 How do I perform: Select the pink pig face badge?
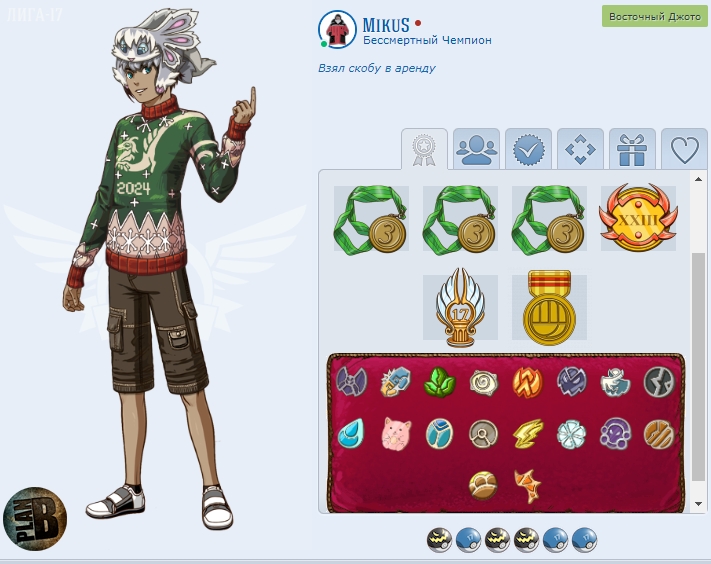(396, 433)
